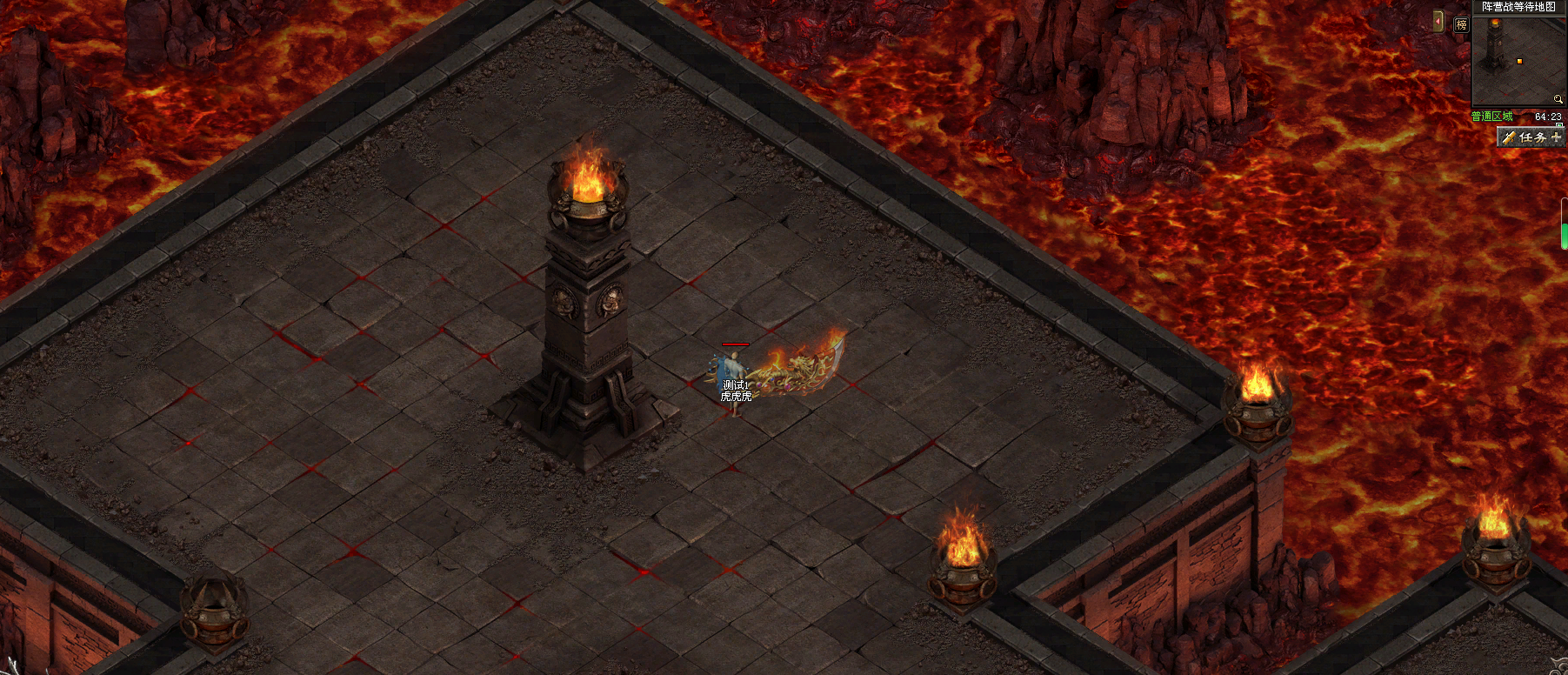1568x675 pixels.
Task: Expand the 任务 quest tracker
Action: click(1556, 137)
